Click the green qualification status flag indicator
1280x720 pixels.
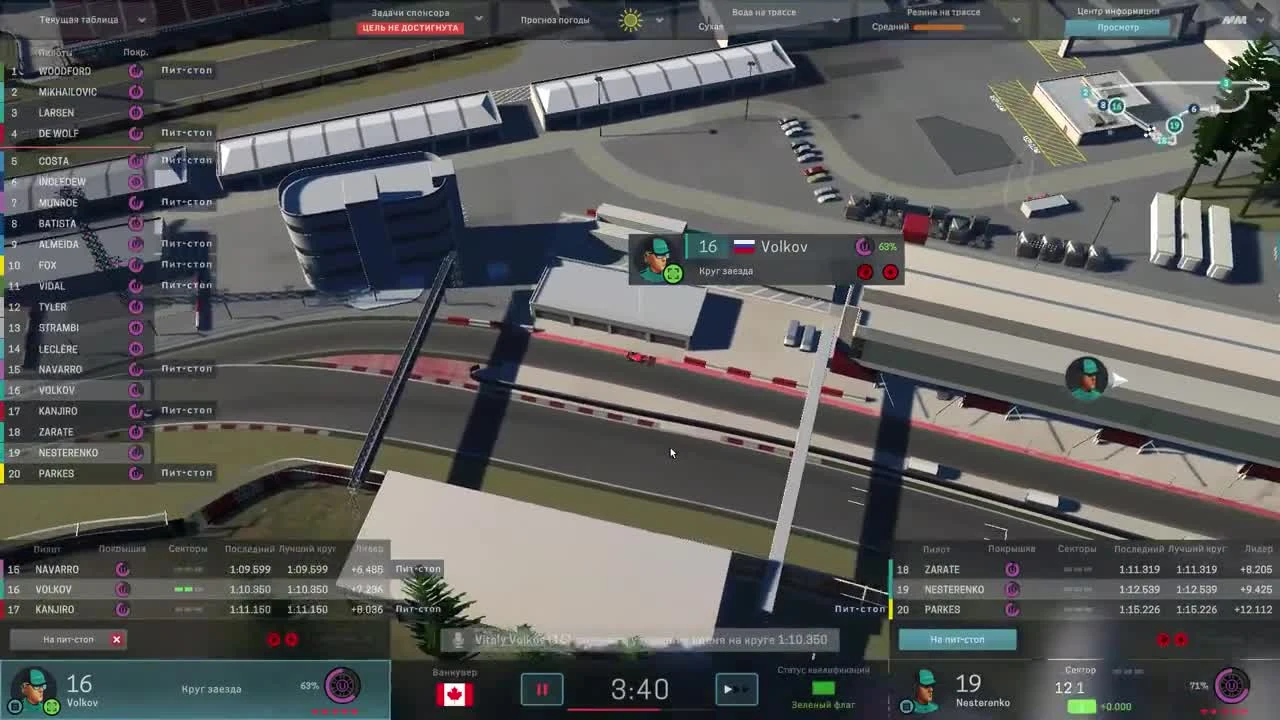click(x=822, y=688)
